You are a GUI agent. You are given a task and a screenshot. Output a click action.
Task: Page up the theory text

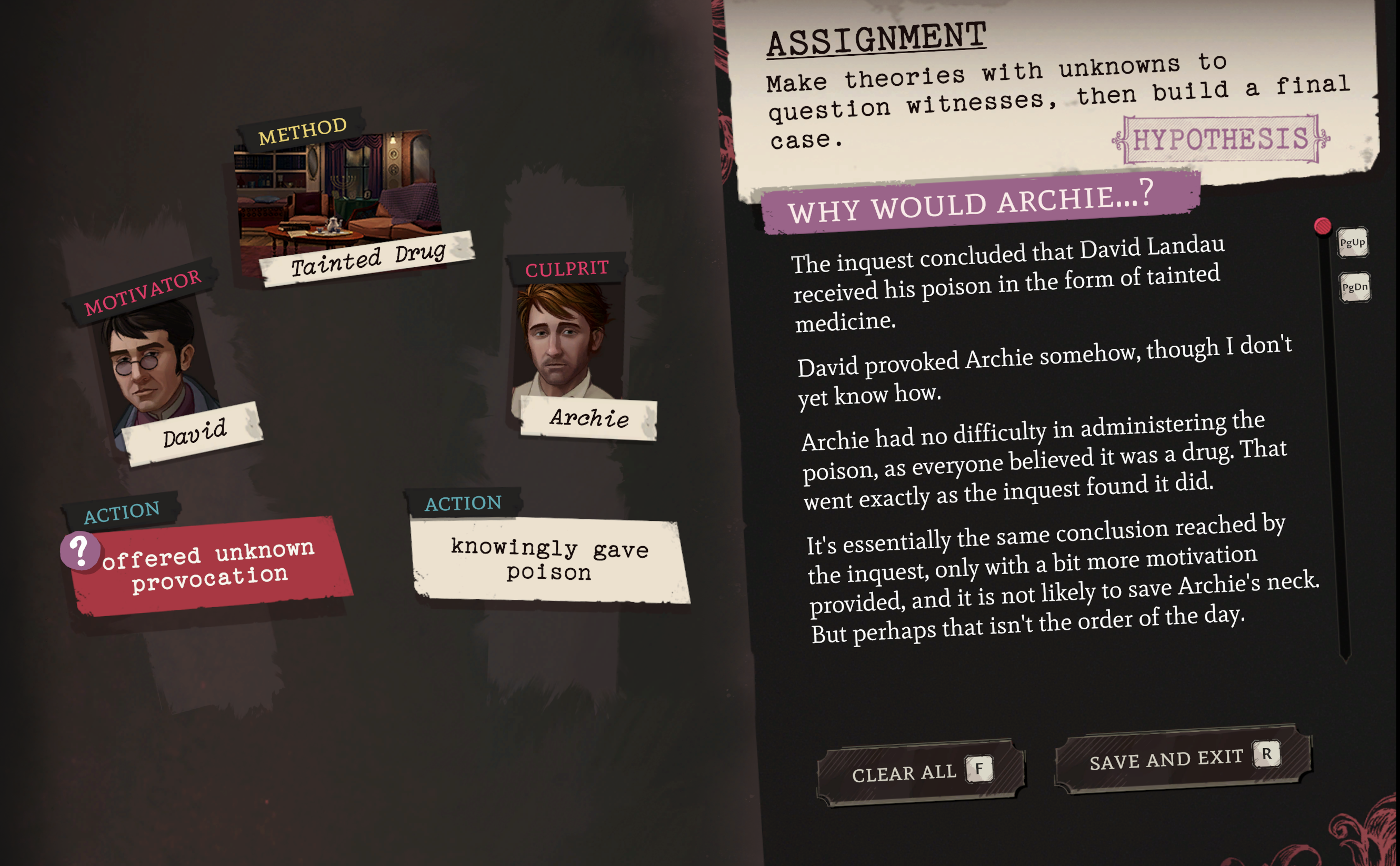click(1352, 243)
